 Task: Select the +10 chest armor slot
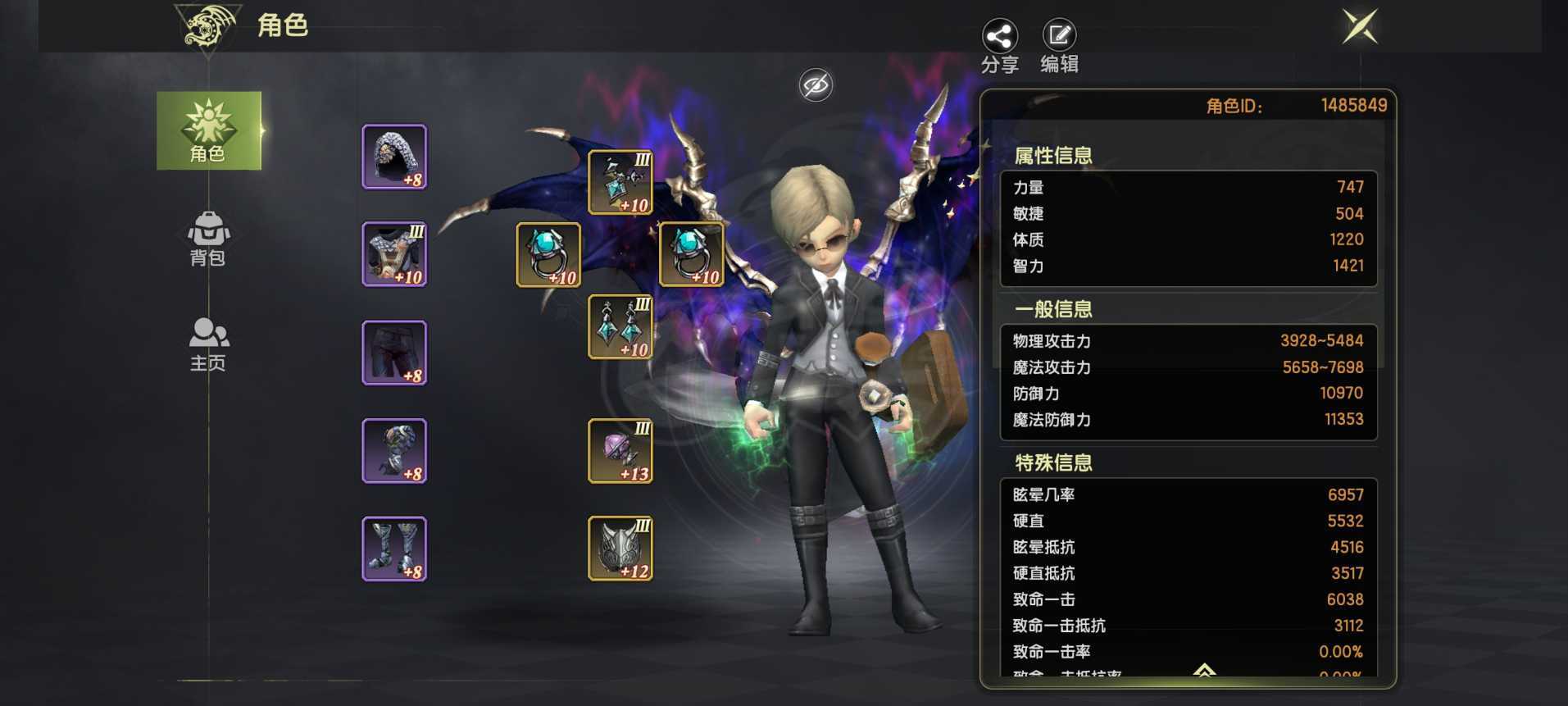tap(394, 254)
